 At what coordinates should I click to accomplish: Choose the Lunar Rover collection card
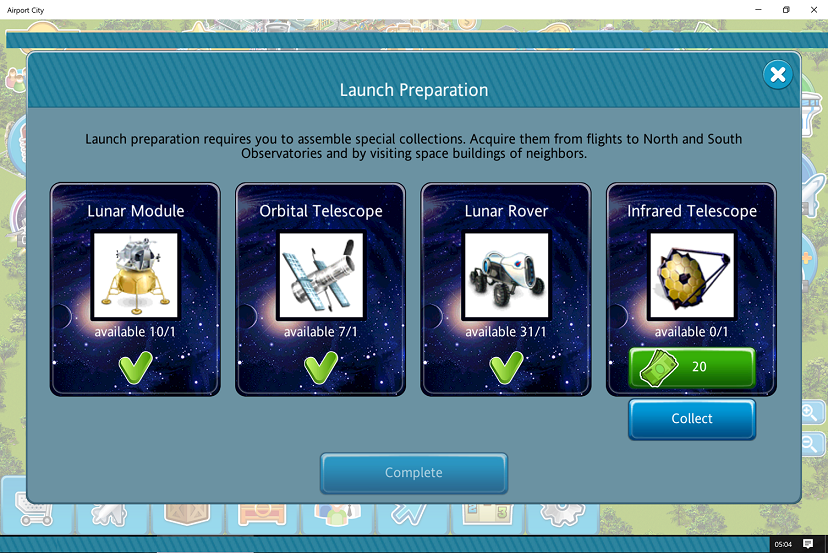[505, 289]
